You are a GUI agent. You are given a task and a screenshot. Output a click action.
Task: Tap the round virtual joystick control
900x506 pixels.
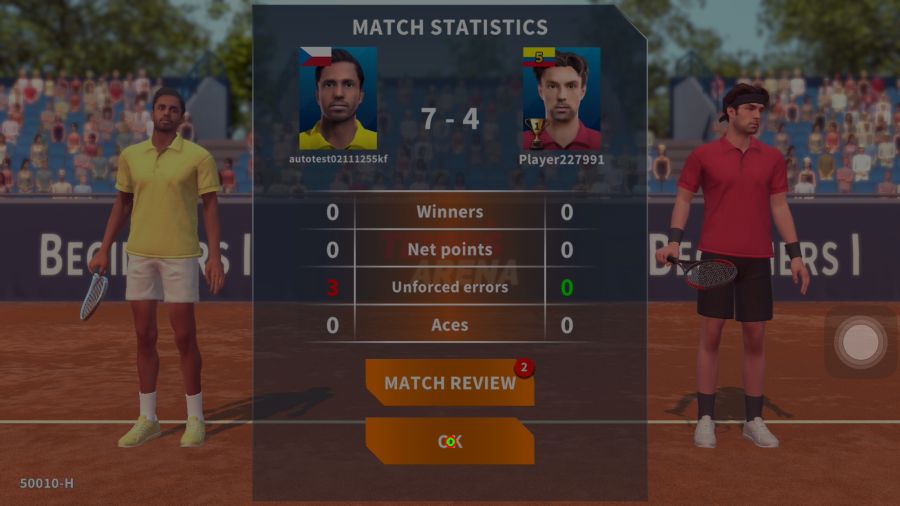tap(860, 343)
